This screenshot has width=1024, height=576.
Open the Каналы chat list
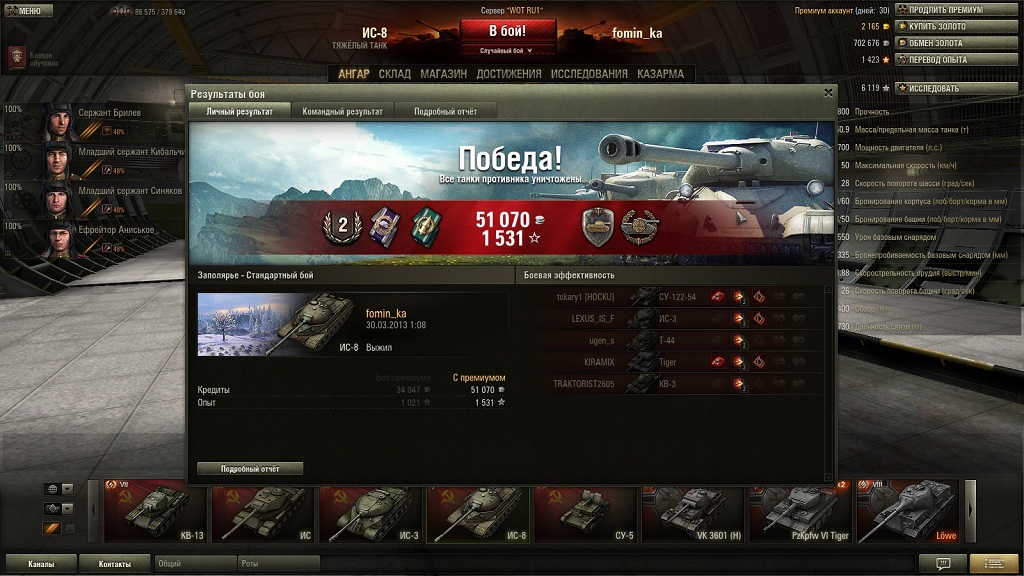41,564
